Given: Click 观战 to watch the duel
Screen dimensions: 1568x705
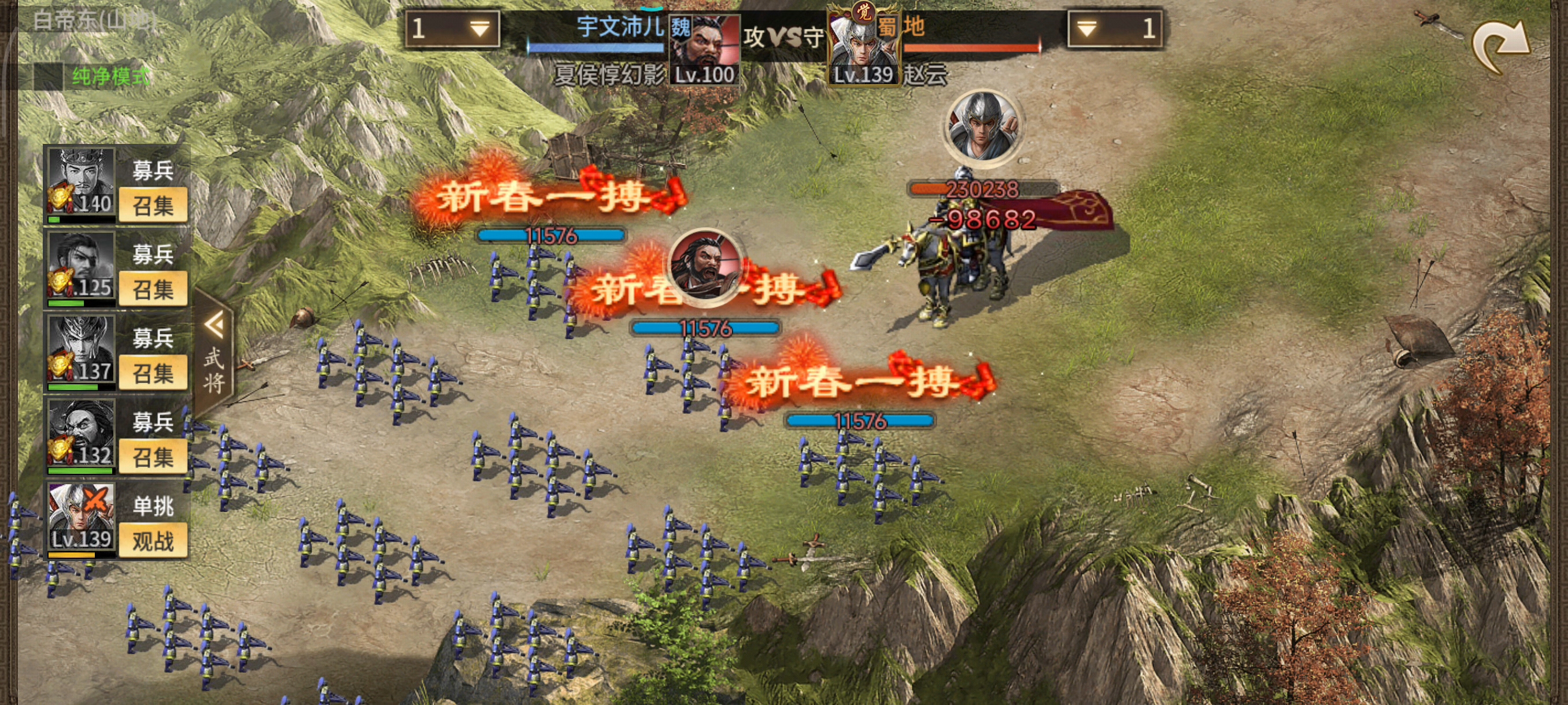Looking at the screenshot, I should [x=153, y=541].
